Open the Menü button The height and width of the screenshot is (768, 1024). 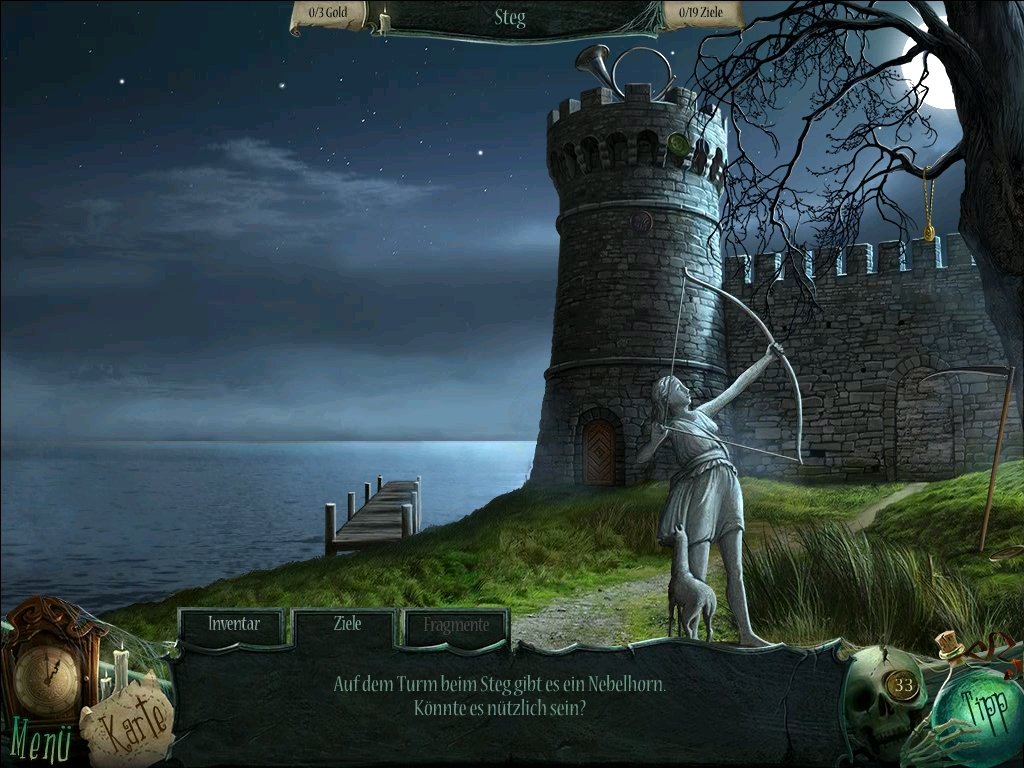point(42,743)
